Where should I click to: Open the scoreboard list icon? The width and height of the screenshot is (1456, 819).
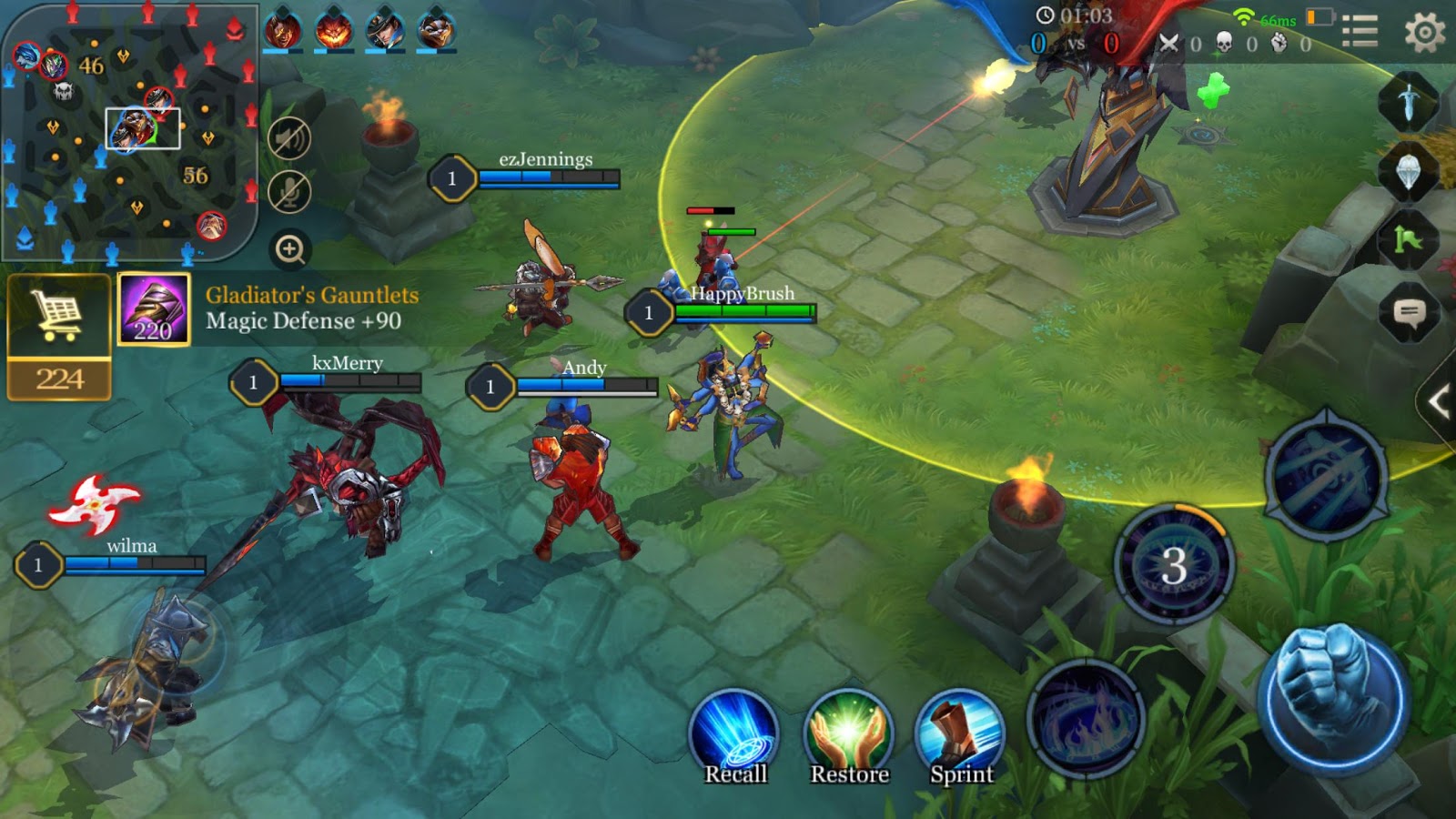[1360, 32]
